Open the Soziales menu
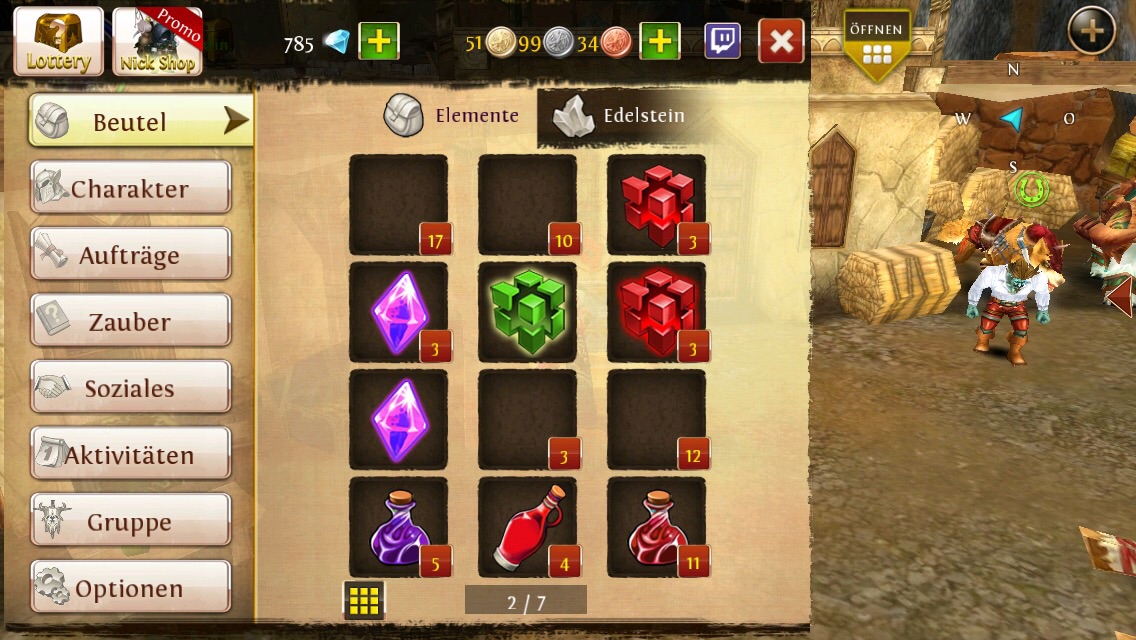 tap(130, 388)
